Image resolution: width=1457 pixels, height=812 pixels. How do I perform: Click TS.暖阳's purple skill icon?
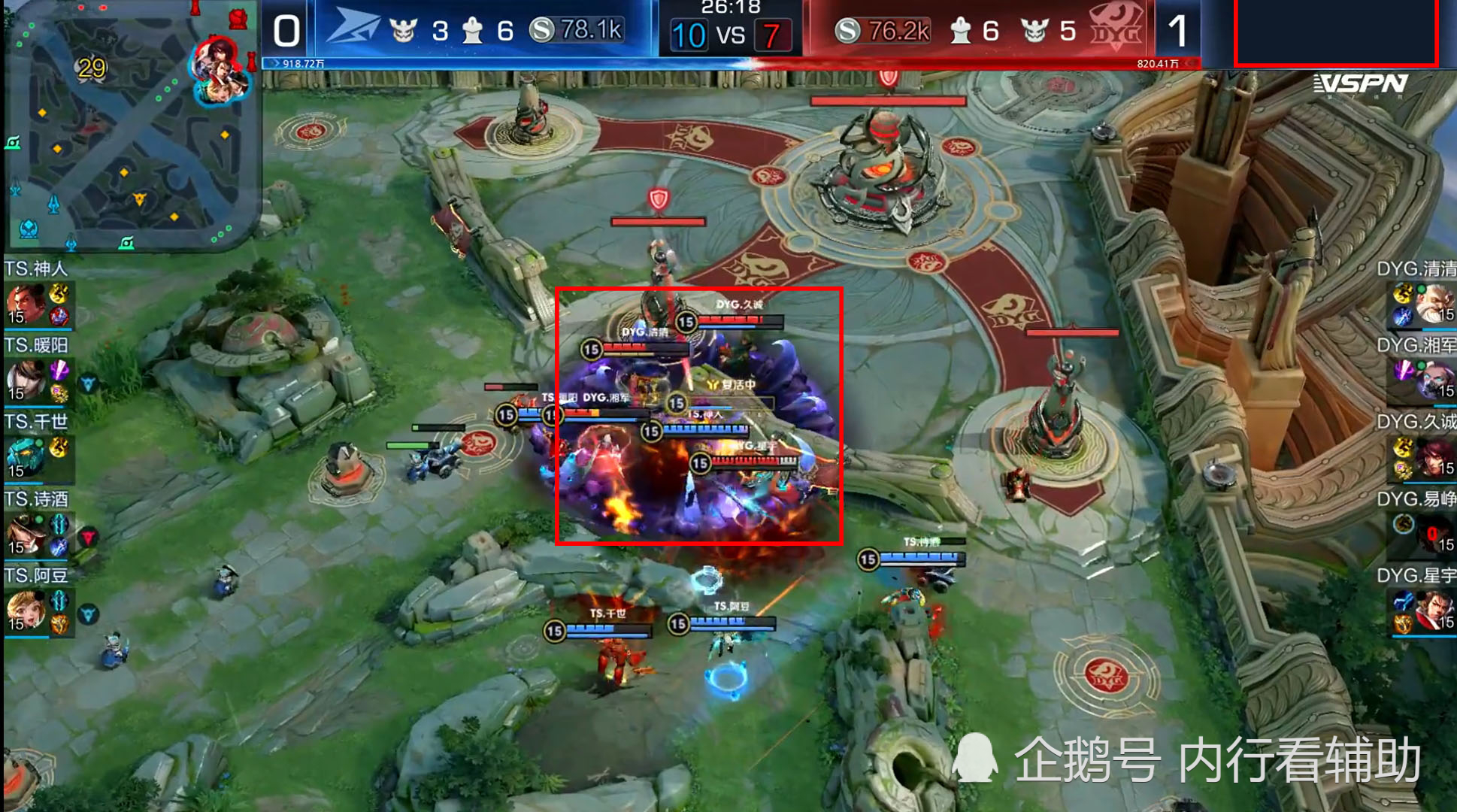pos(59,371)
